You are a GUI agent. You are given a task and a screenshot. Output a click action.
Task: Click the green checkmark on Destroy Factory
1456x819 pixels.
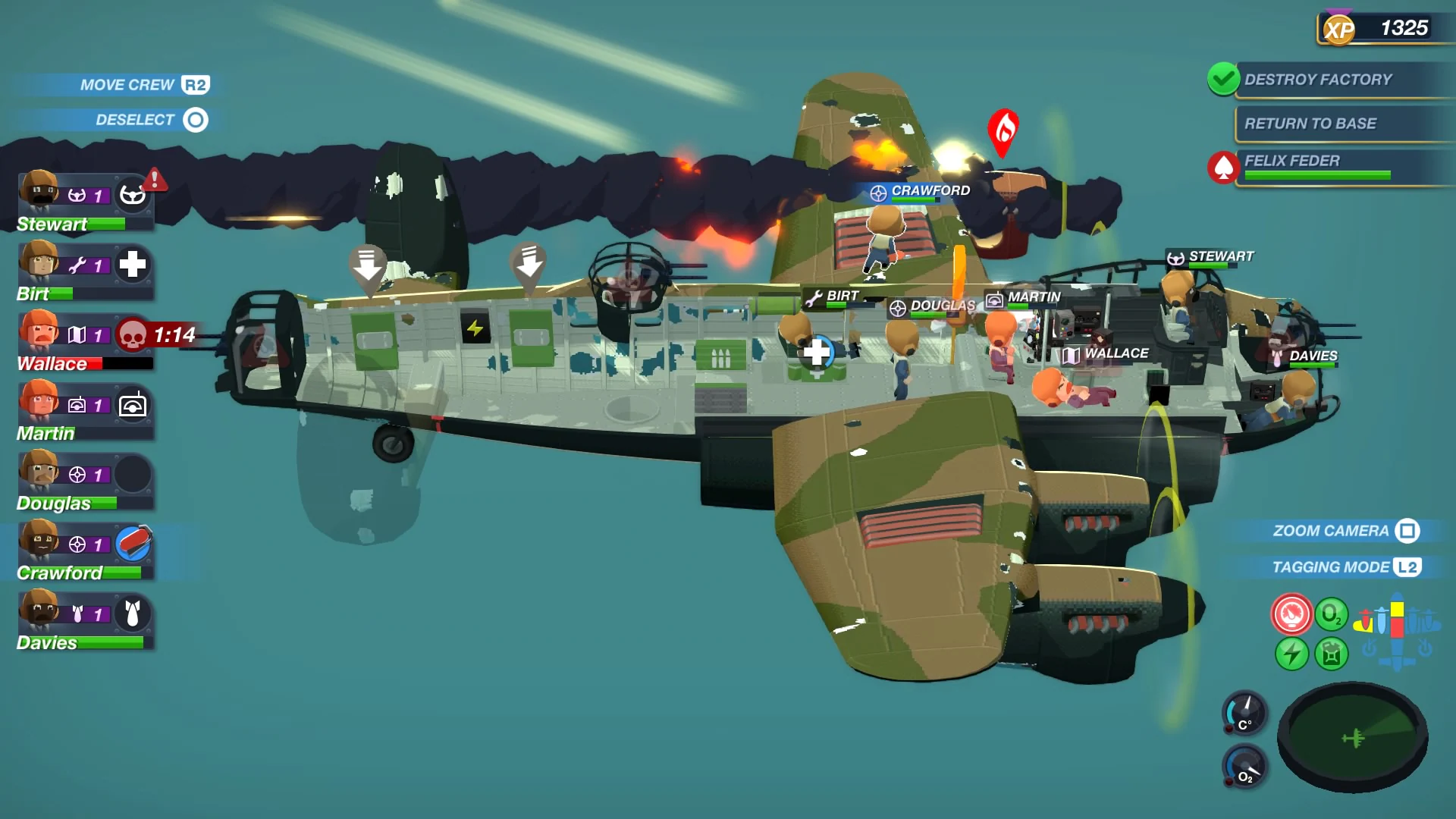[1223, 79]
